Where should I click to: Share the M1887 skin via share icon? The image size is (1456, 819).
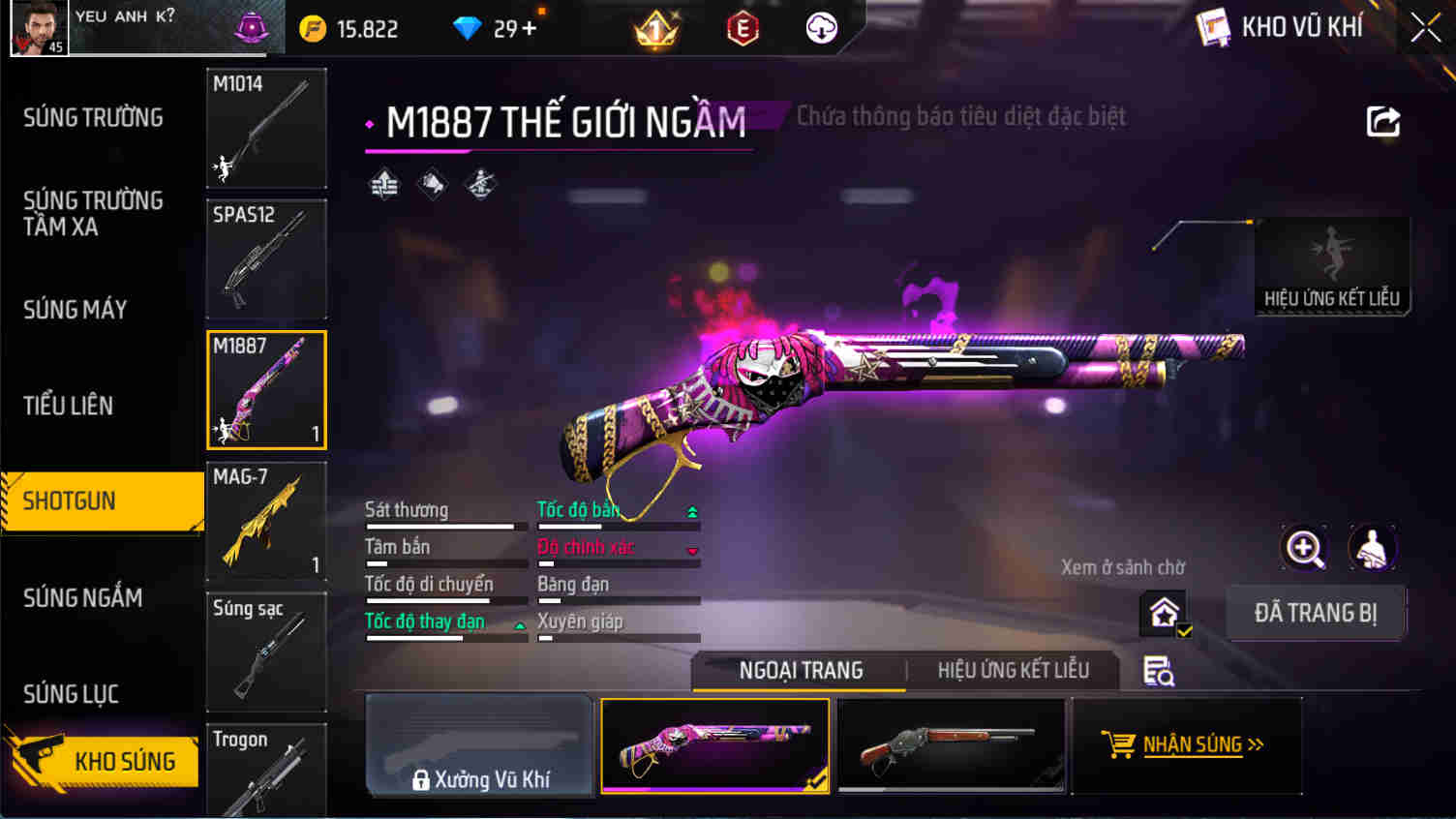[1383, 120]
